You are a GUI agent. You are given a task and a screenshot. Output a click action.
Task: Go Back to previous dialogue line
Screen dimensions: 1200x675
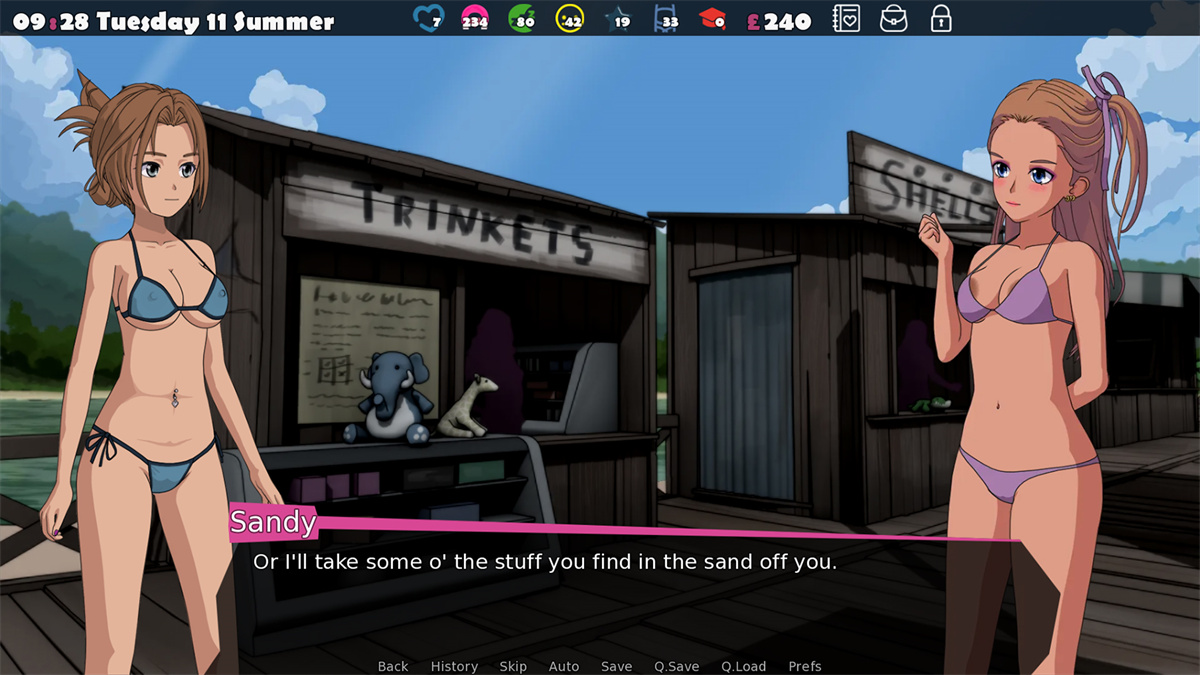click(x=393, y=666)
